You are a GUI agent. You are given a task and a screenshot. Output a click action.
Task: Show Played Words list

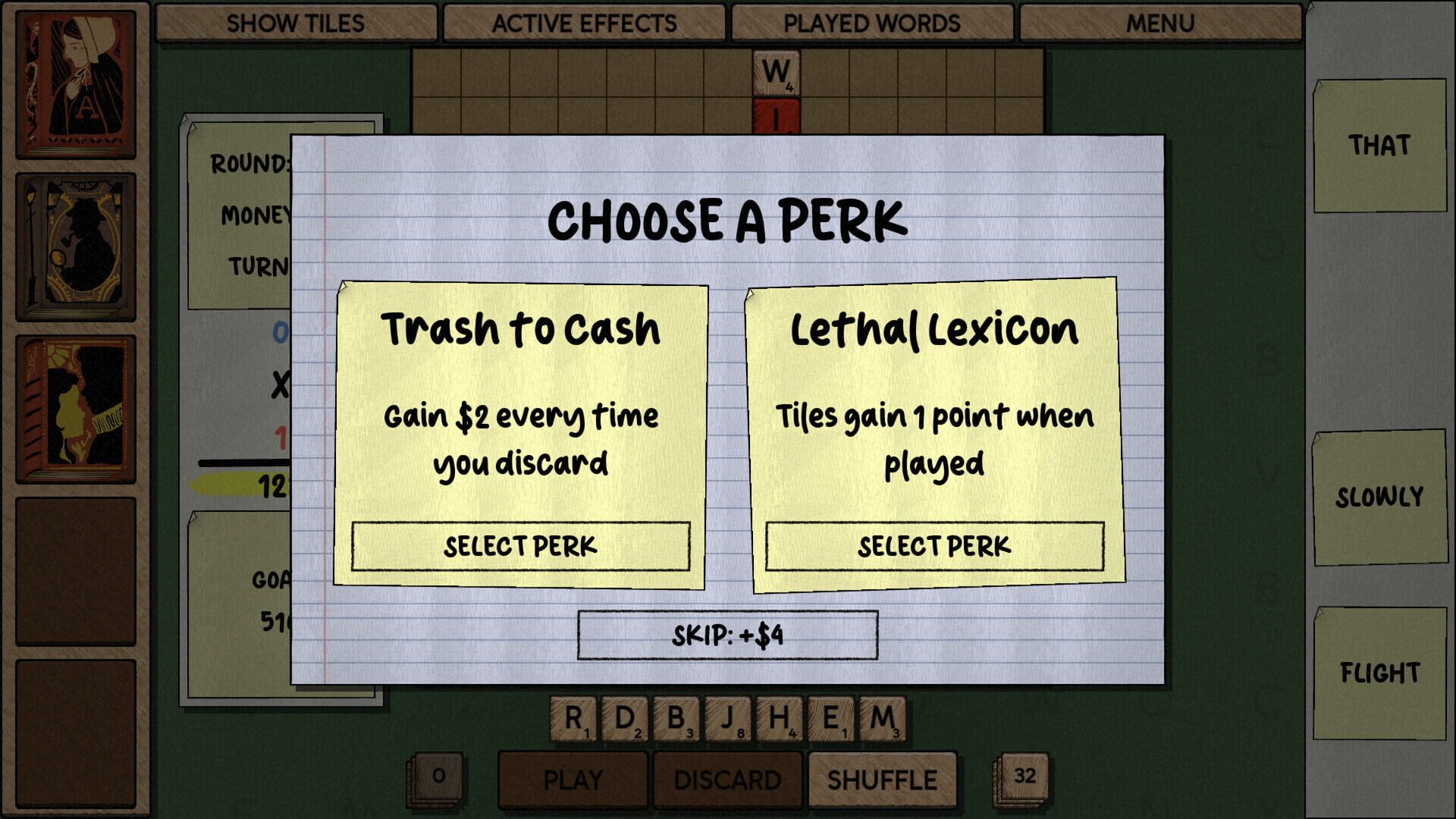pyautogui.click(x=874, y=23)
